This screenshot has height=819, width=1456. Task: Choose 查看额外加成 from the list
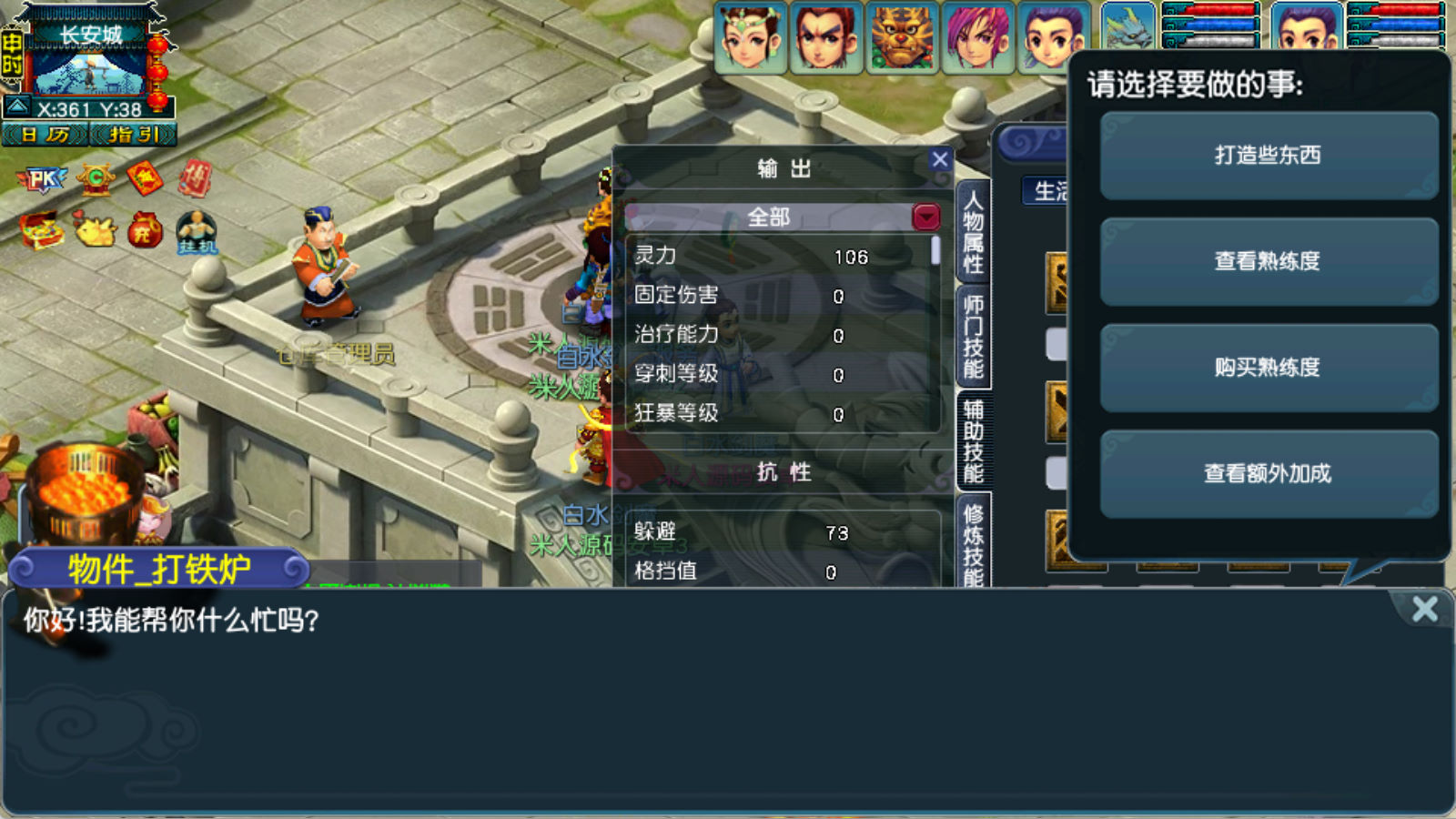pos(1268,474)
